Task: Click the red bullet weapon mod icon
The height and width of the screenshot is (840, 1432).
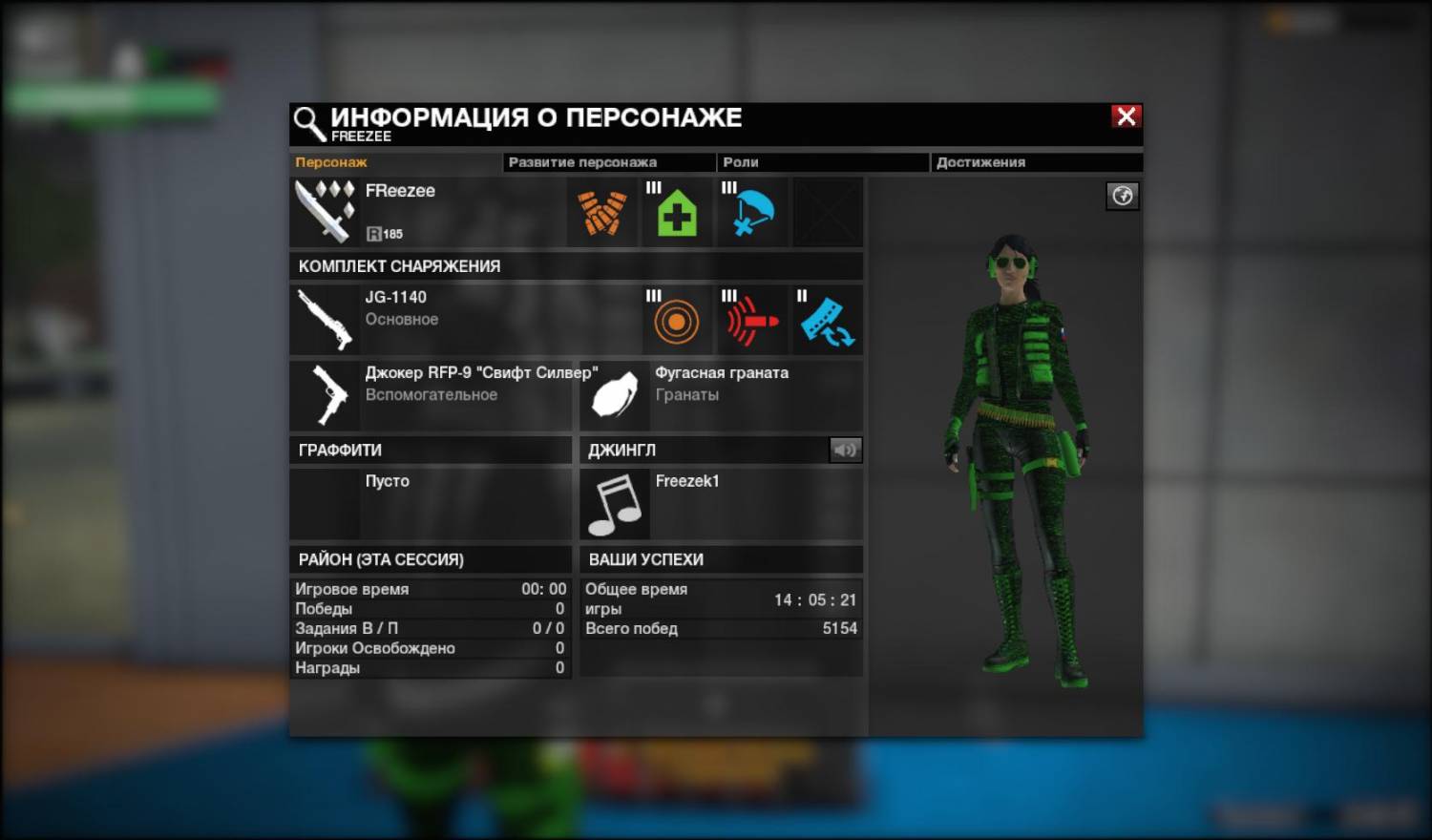Action: click(752, 321)
